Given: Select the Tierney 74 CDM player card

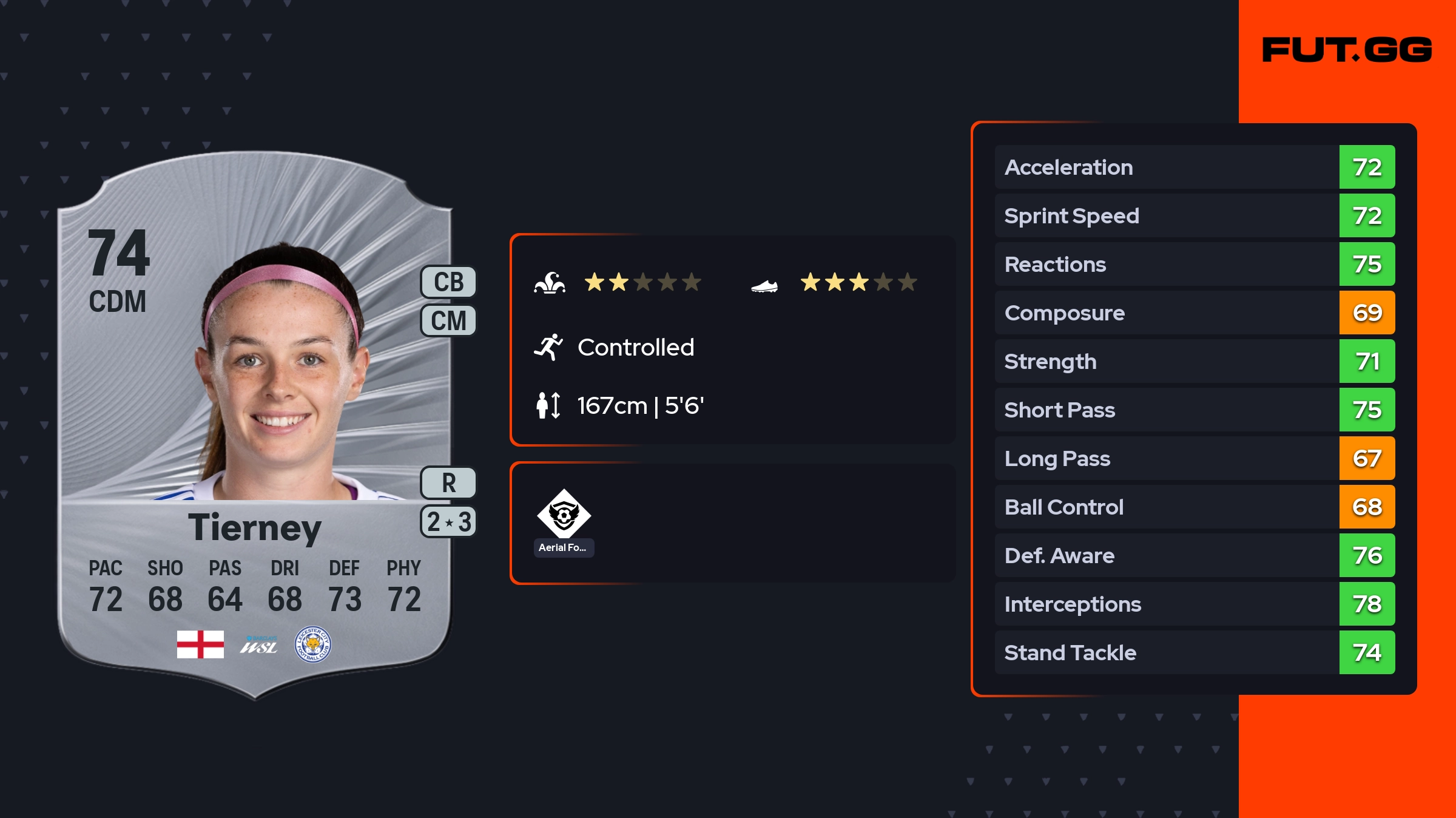Looking at the screenshot, I should pos(255,425).
